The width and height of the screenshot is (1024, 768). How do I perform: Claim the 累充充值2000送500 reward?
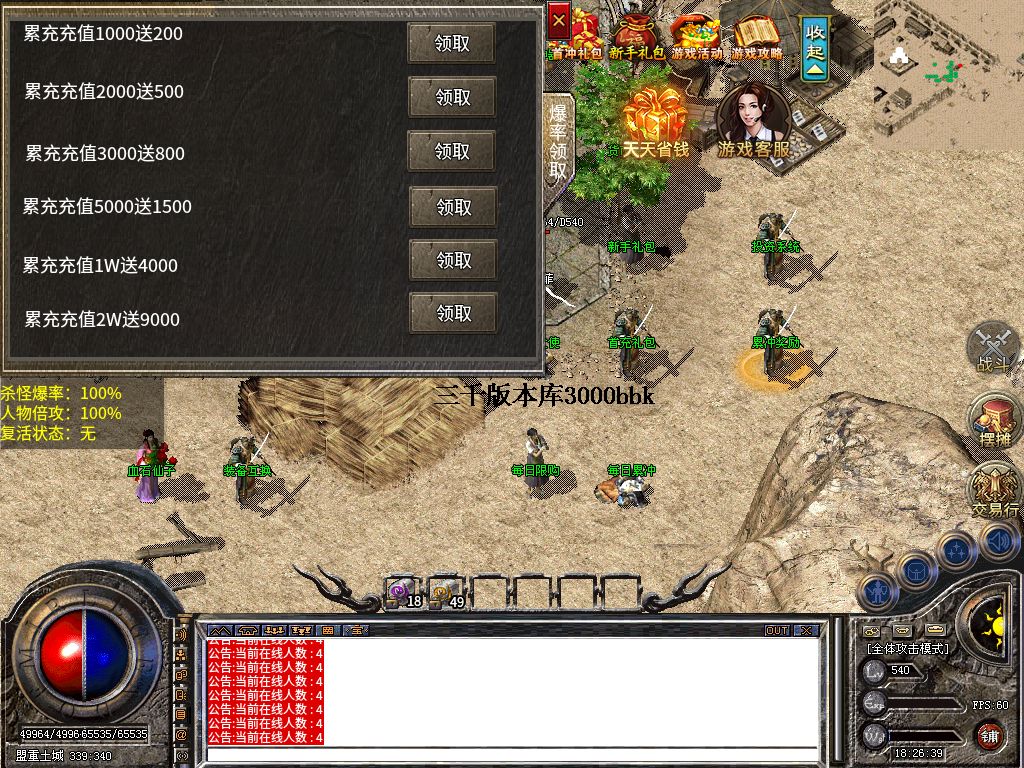(452, 97)
